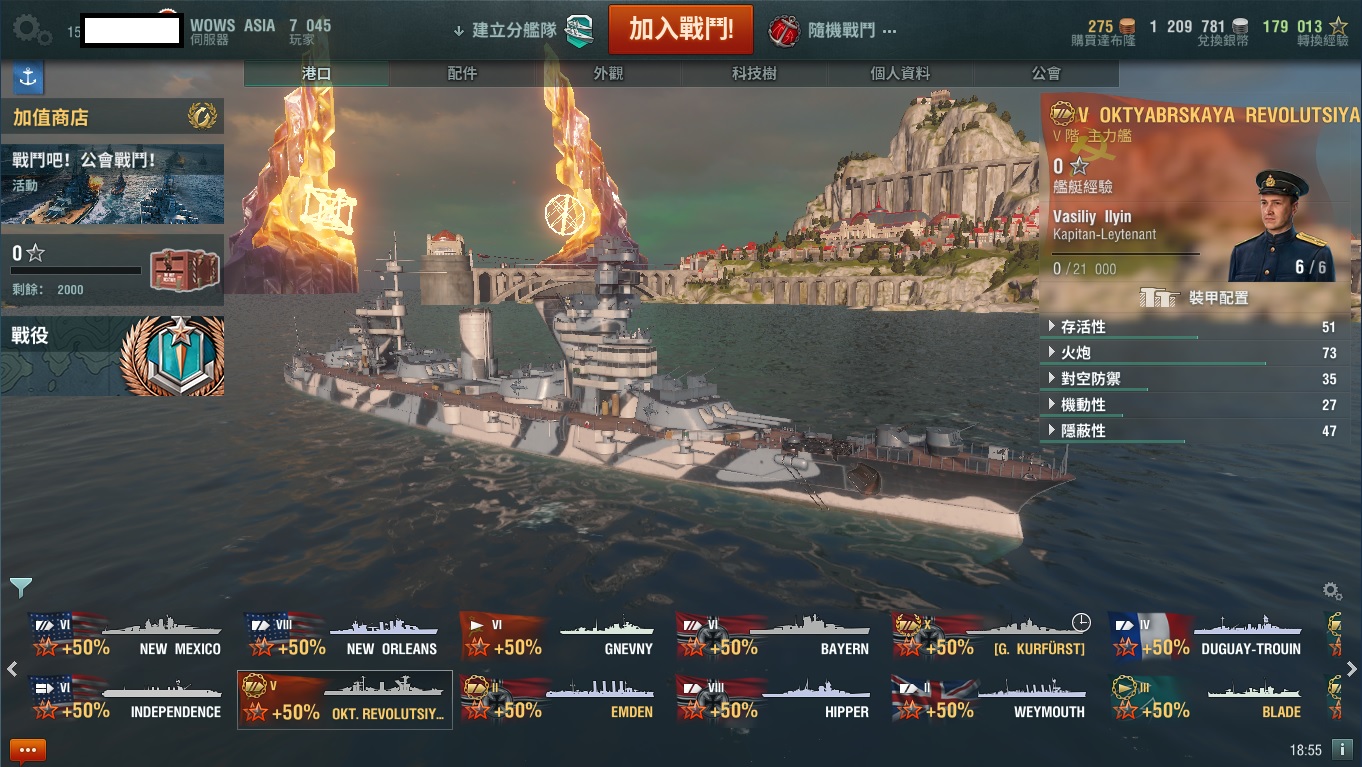
Task: Switch to the 配件 modules tab
Action: (x=462, y=73)
